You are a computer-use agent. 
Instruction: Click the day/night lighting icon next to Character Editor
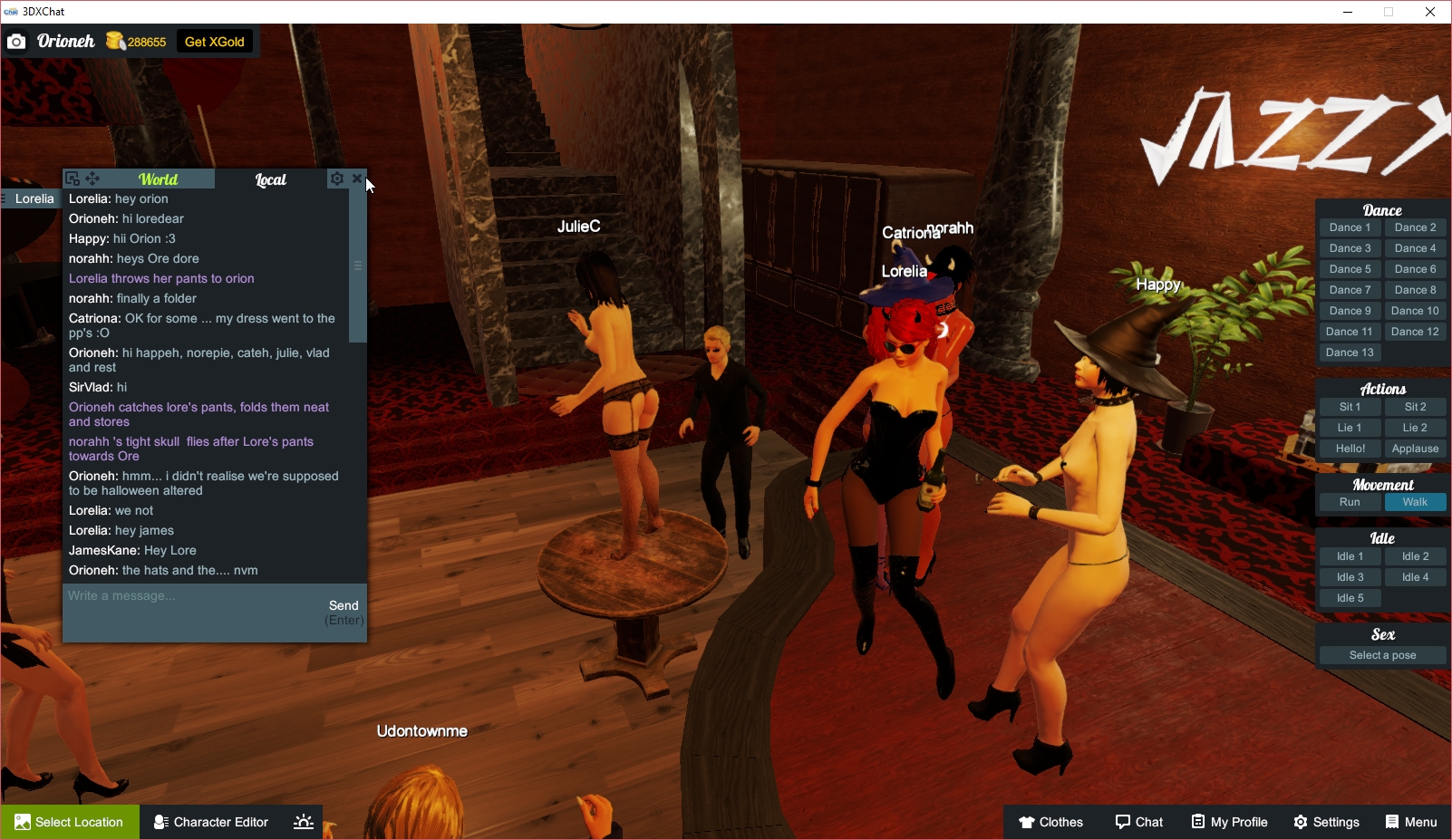click(303, 821)
